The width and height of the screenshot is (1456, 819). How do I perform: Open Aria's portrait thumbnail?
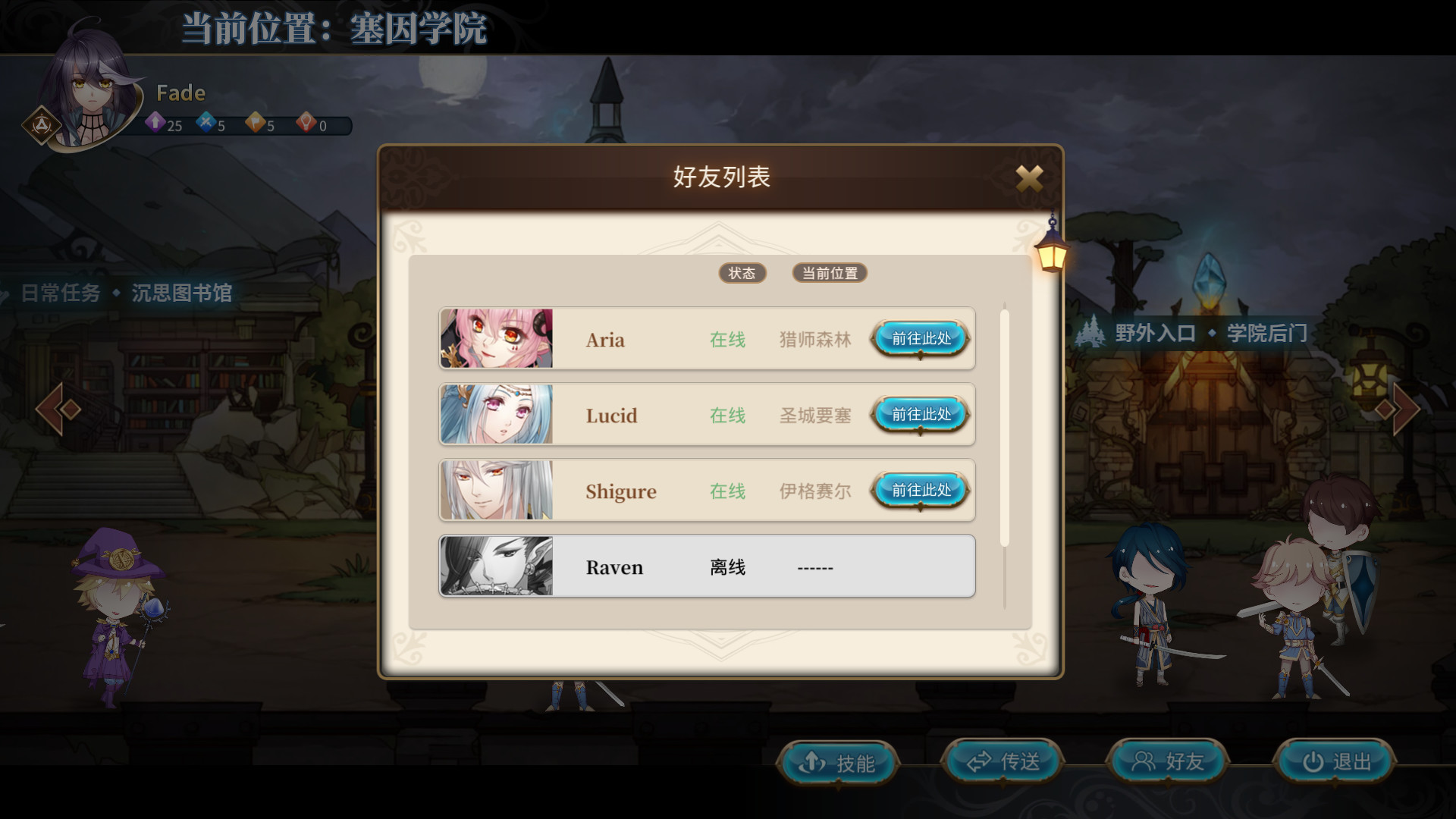(497, 339)
